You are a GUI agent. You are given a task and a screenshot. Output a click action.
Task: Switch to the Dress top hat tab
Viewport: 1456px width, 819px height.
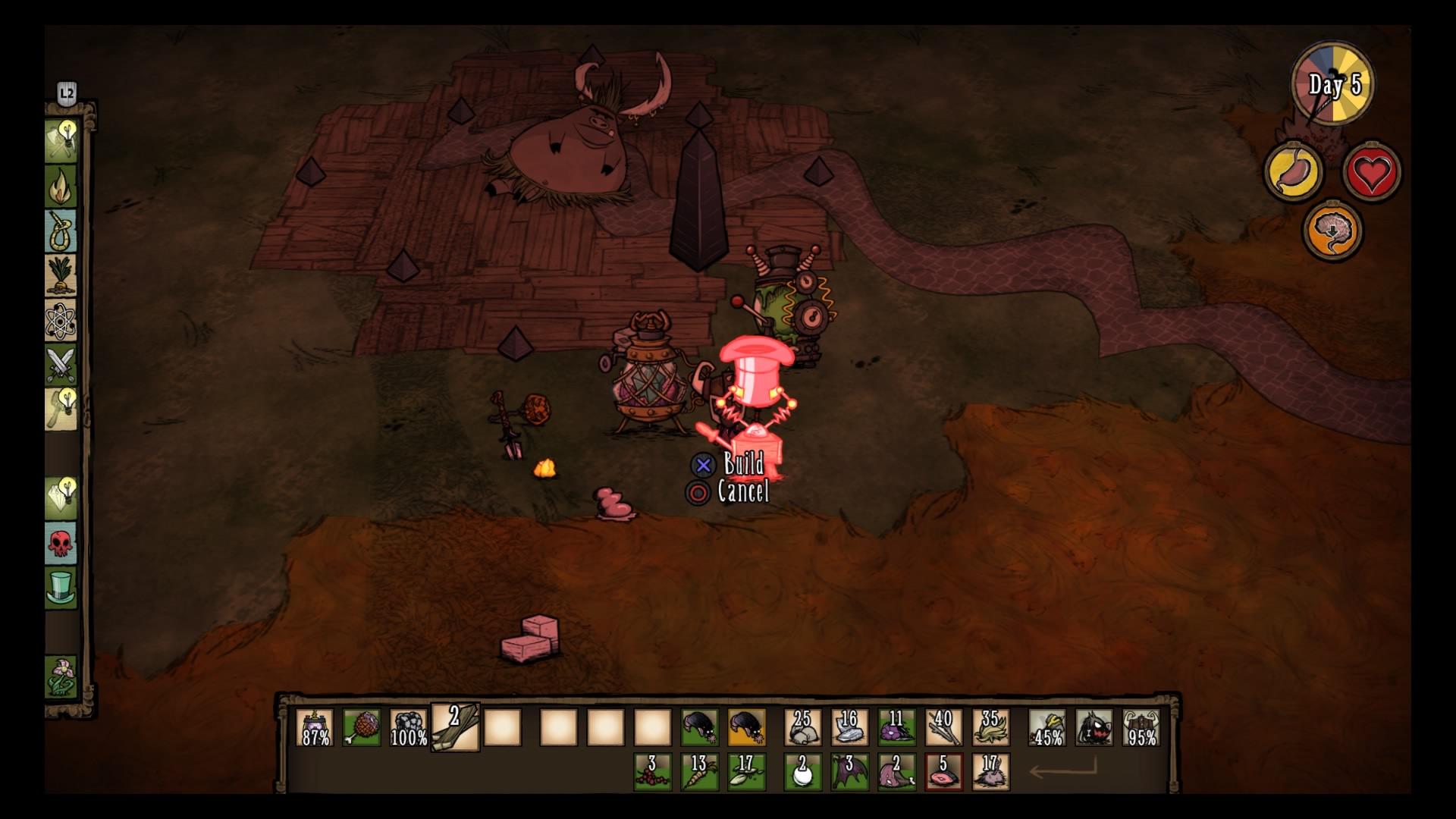coord(61,588)
